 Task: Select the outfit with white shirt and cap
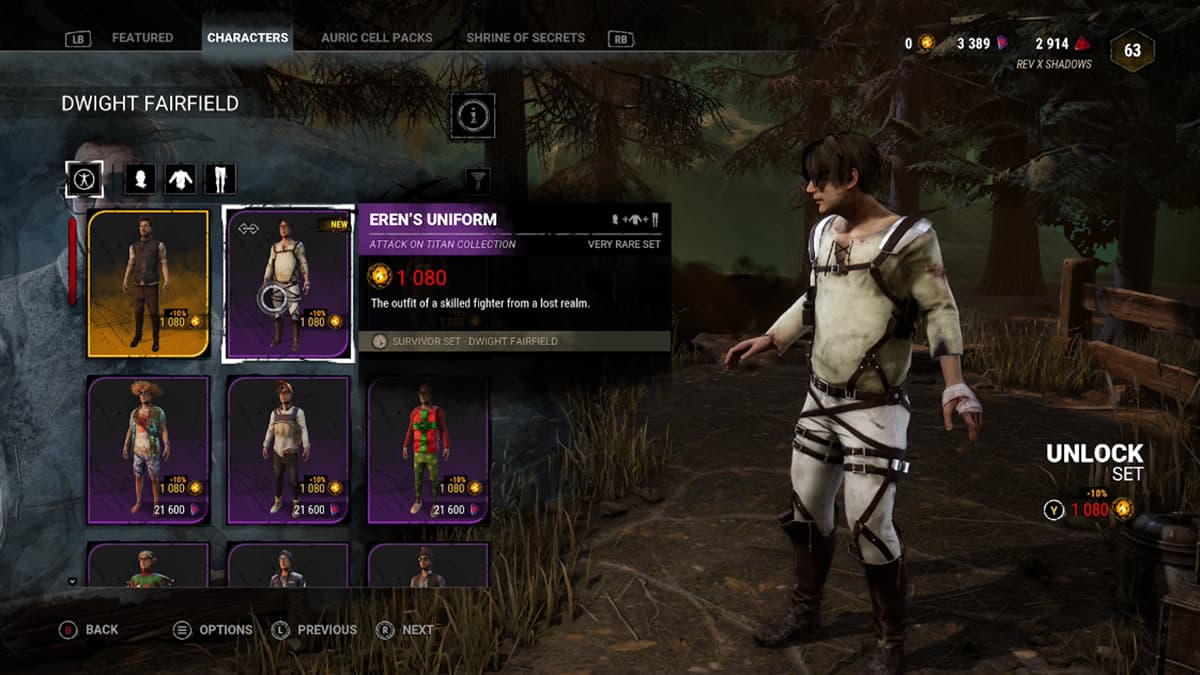(288, 450)
